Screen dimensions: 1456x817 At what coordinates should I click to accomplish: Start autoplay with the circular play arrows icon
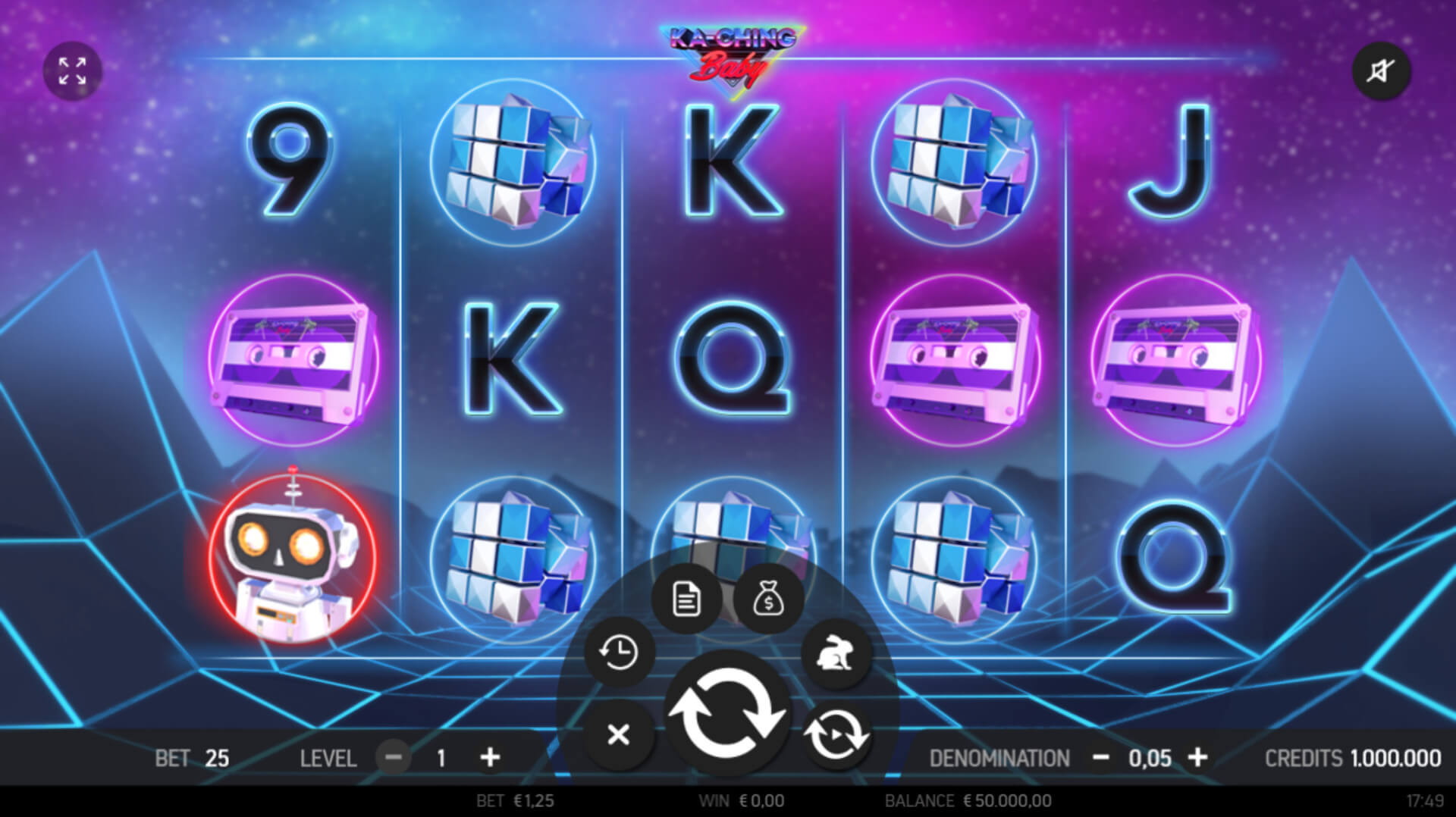pyautogui.click(x=836, y=734)
